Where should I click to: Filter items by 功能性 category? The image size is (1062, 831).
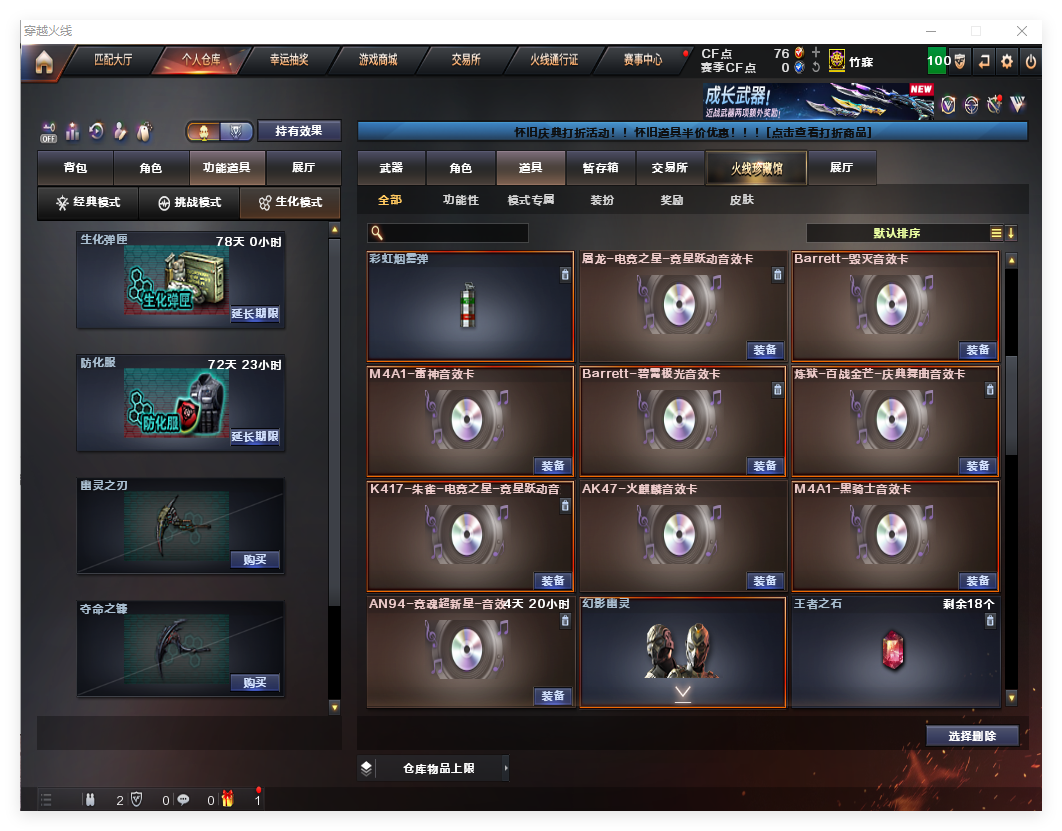(461, 200)
